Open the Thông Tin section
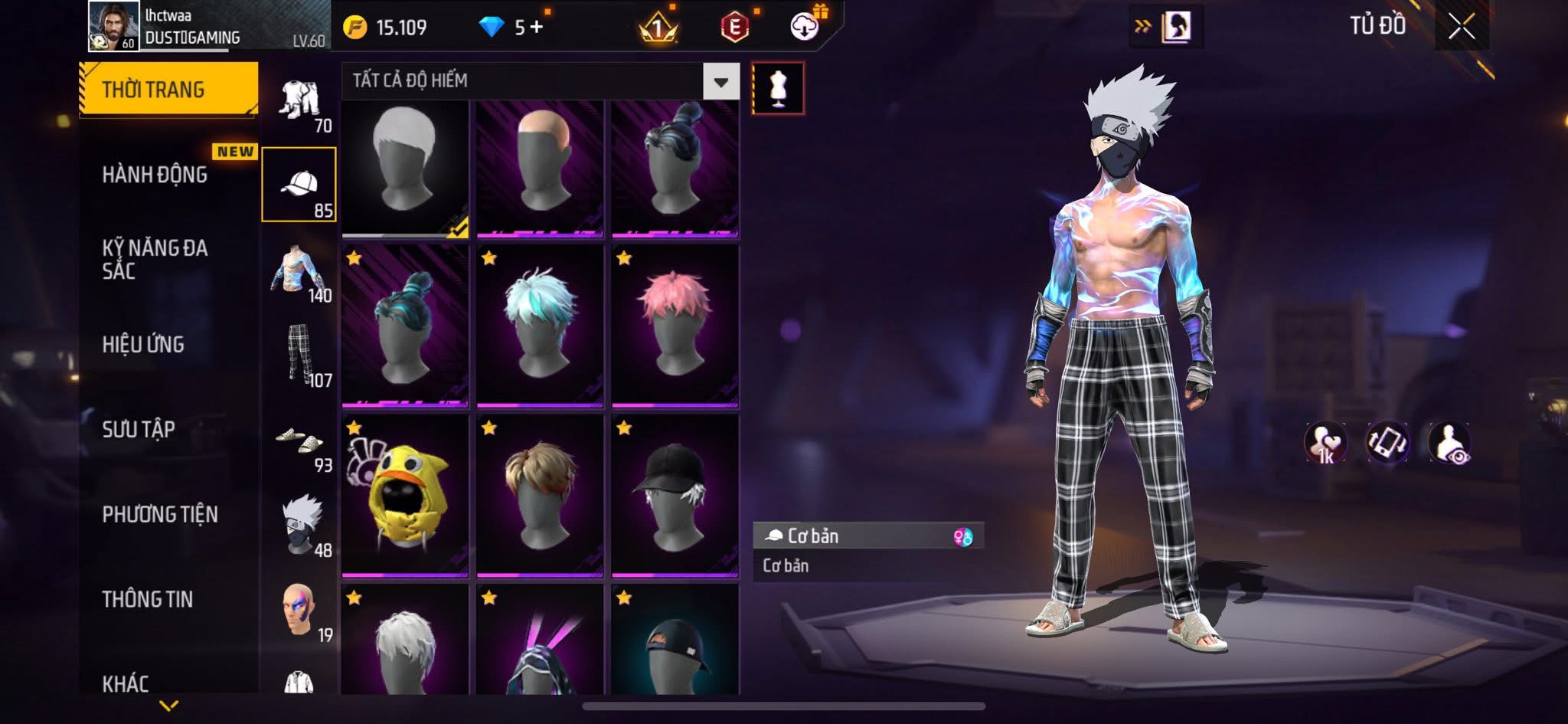The image size is (1568, 724). [x=148, y=599]
